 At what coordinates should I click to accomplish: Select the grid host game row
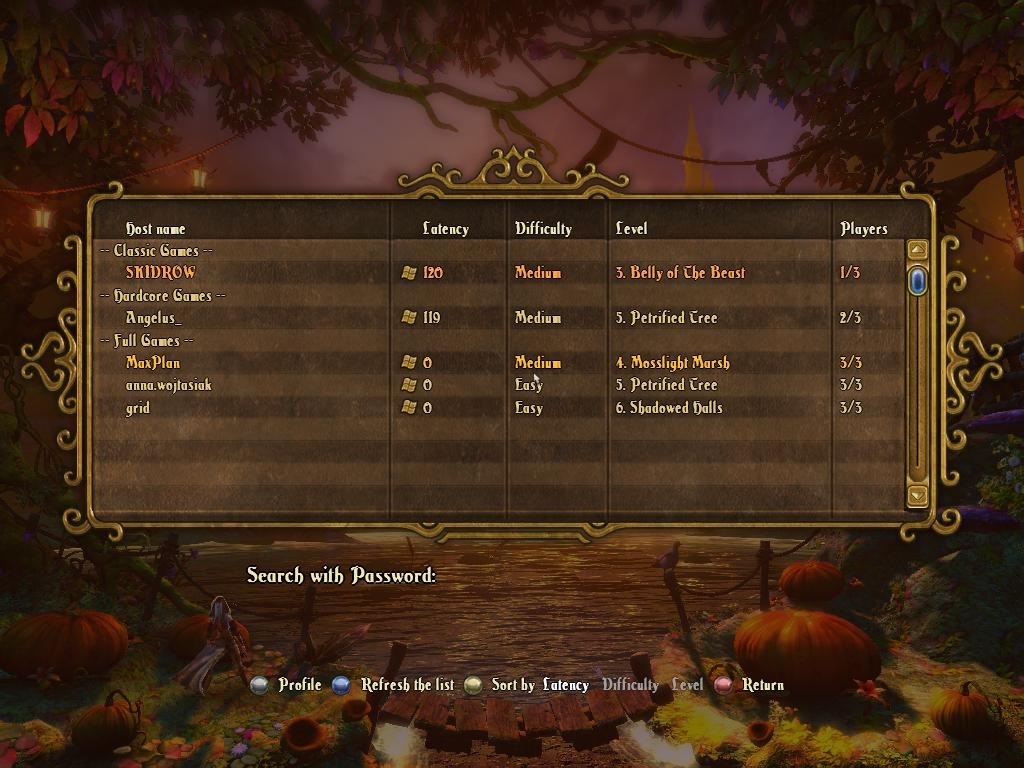[x=138, y=408]
